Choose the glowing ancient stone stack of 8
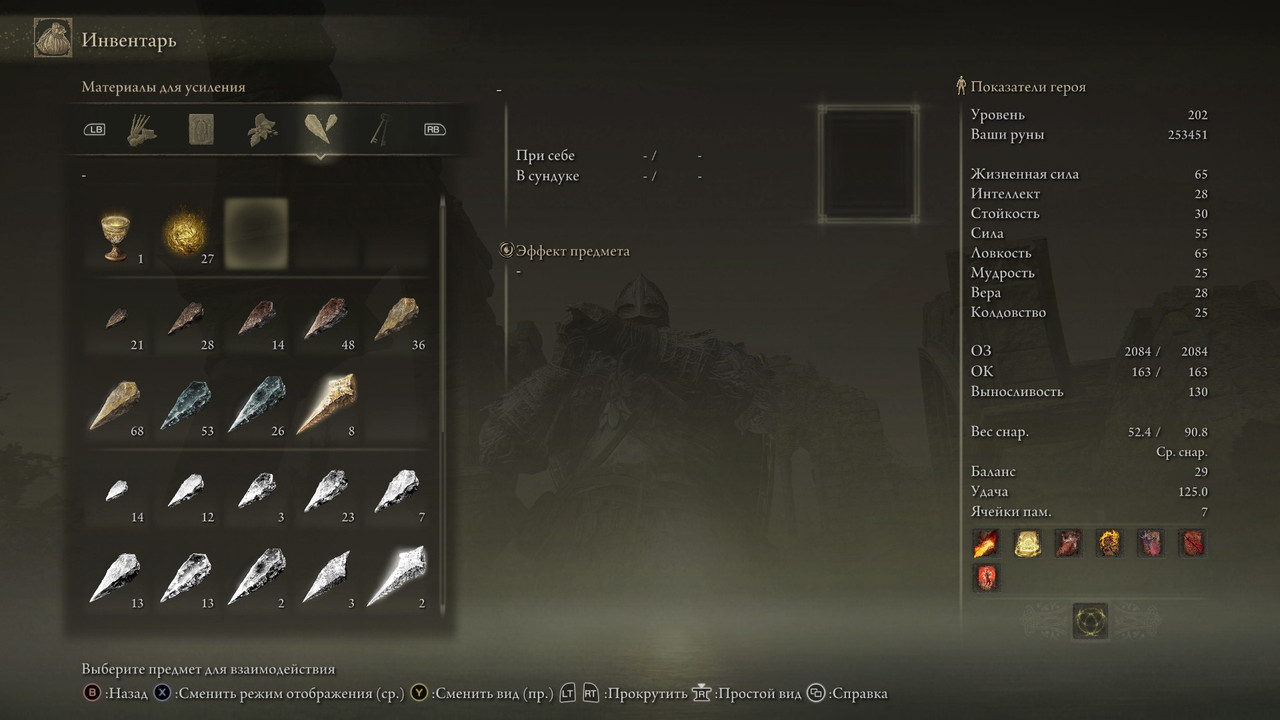Screen dimensions: 1280x720 [x=326, y=405]
